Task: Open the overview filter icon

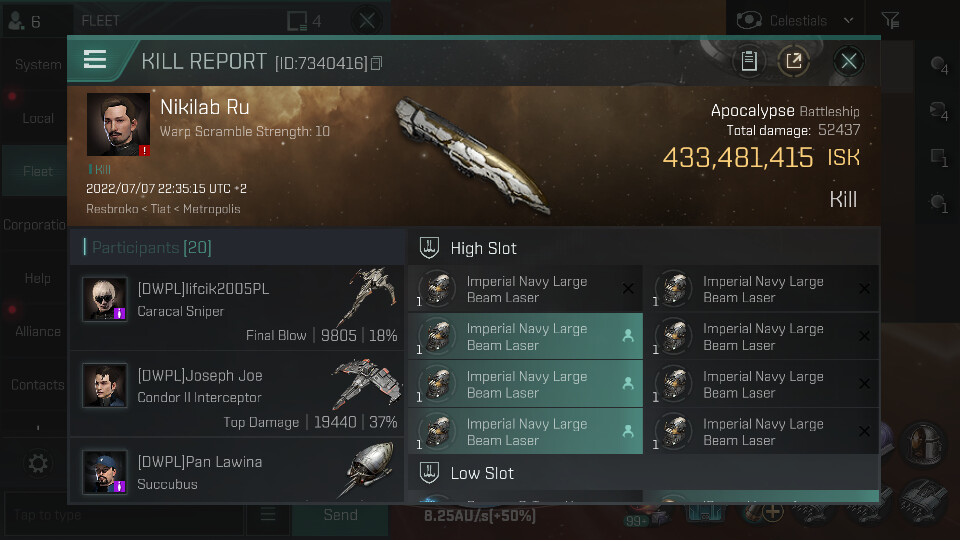Action: (x=889, y=20)
